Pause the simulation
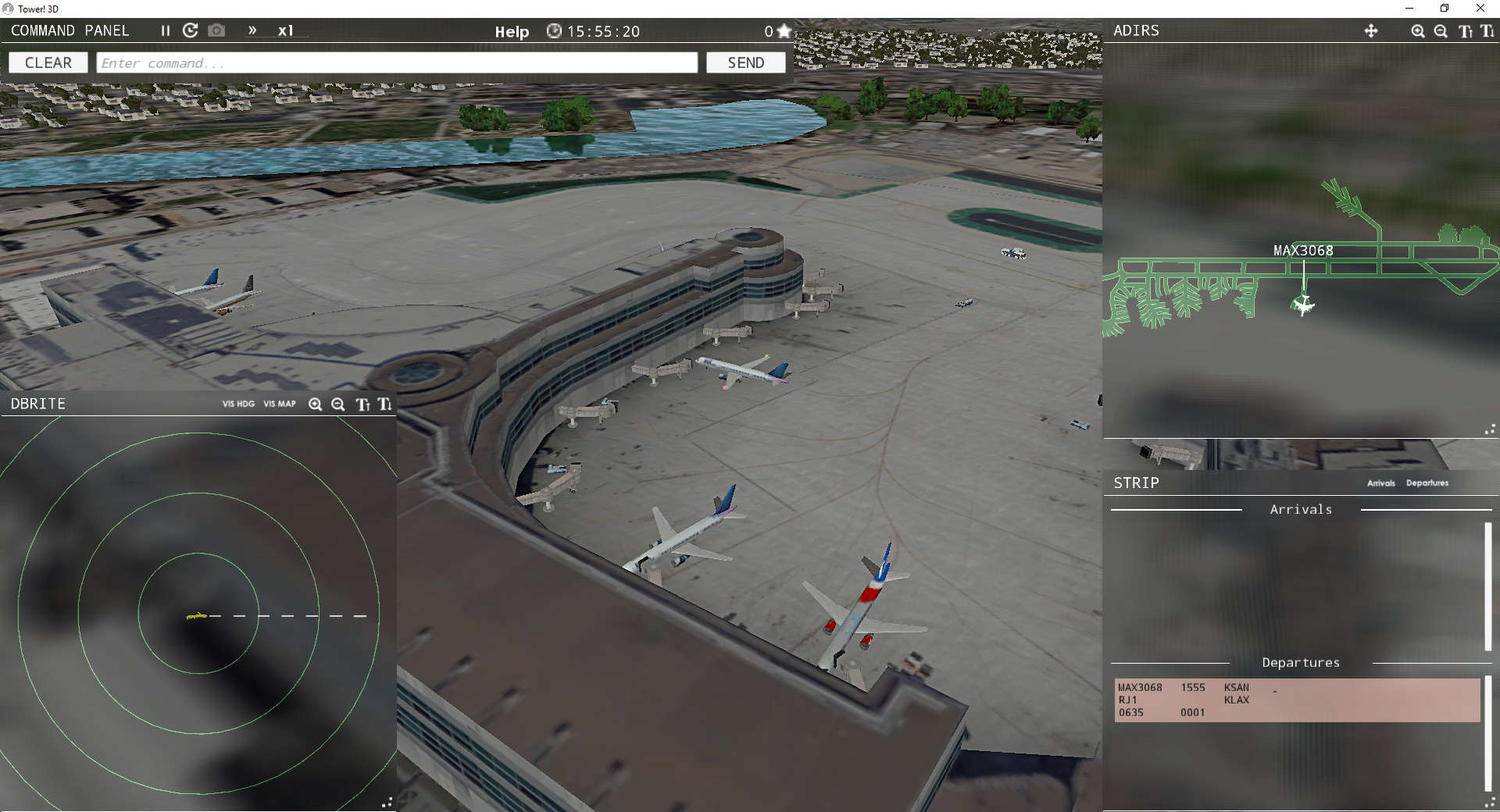1500x812 pixels. click(x=165, y=31)
